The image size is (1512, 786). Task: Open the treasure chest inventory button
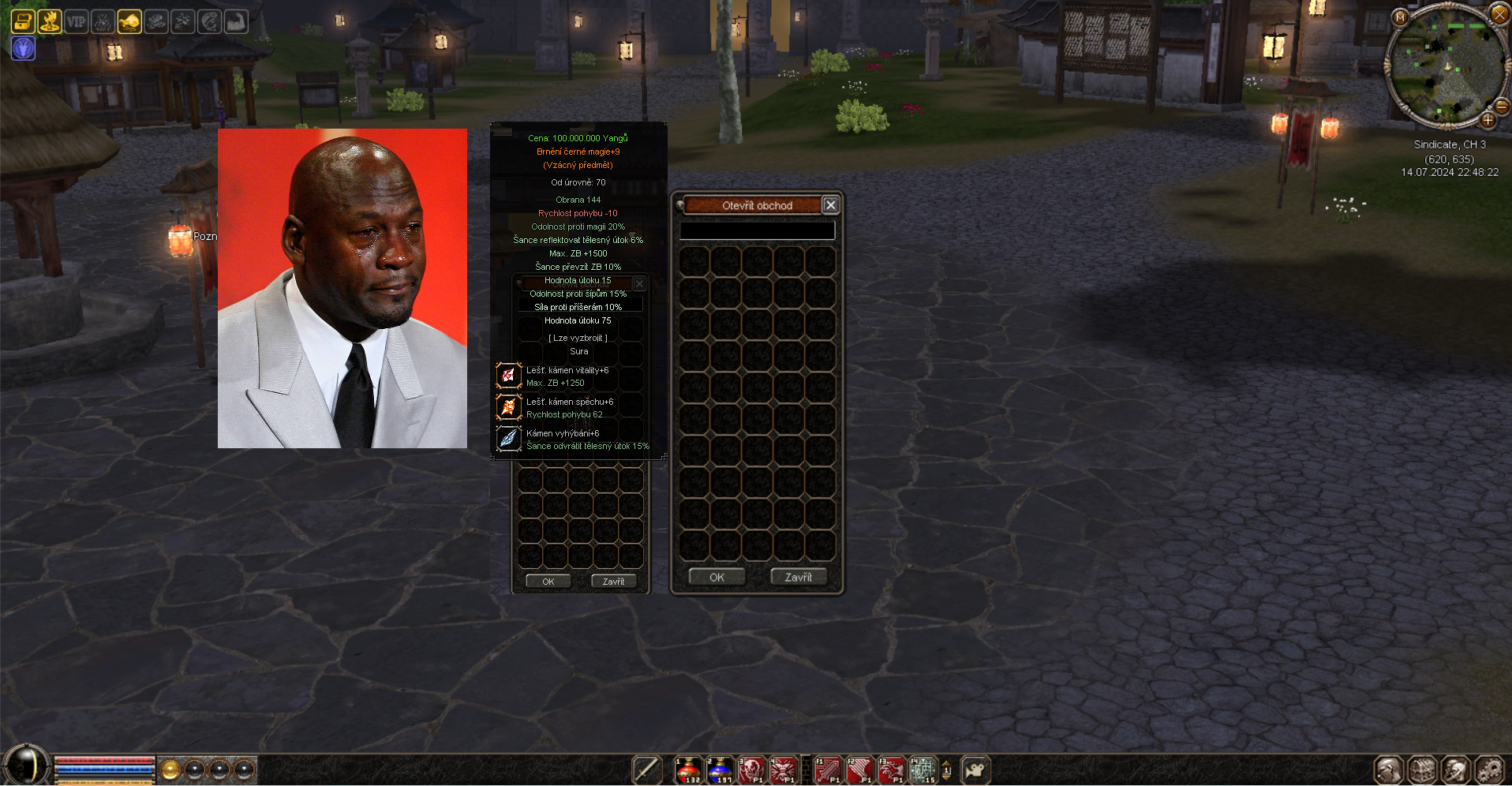click(x=1422, y=769)
